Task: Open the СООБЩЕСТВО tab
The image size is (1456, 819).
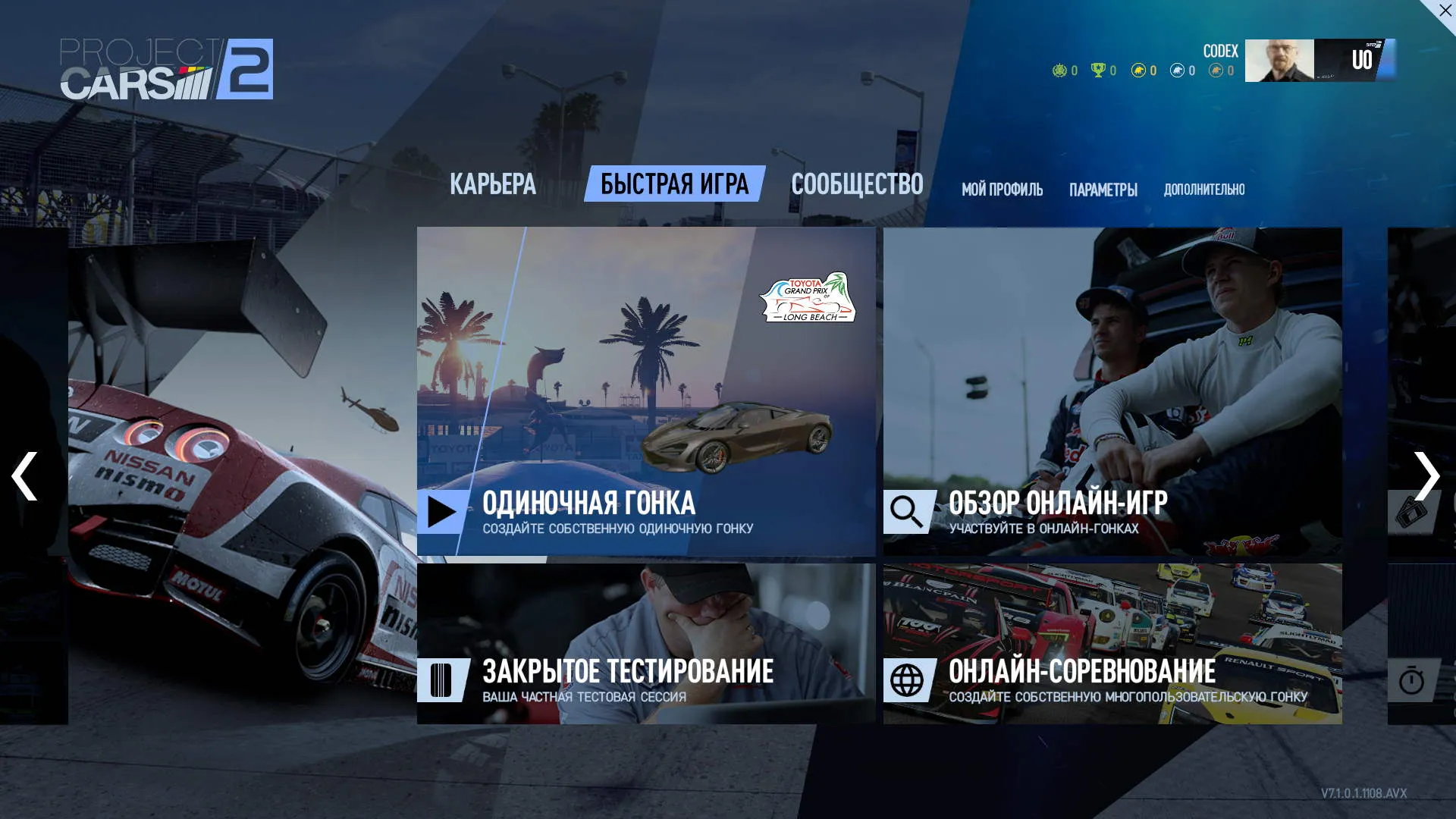Action: point(857,184)
